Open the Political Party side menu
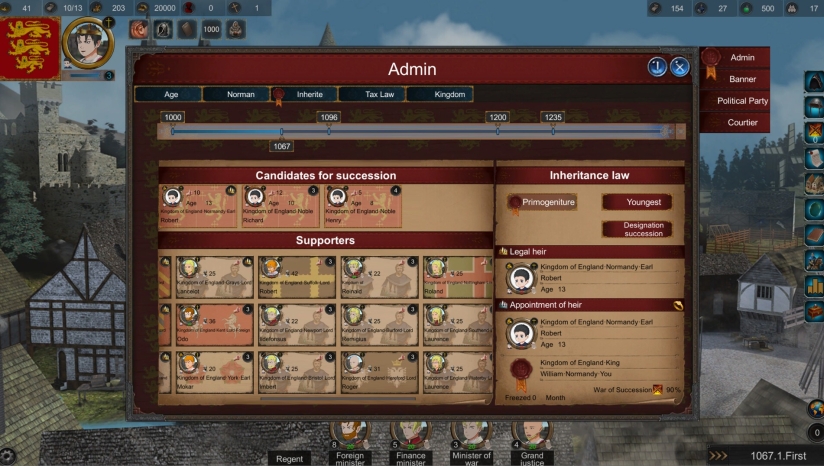824x466 pixels. coord(742,101)
